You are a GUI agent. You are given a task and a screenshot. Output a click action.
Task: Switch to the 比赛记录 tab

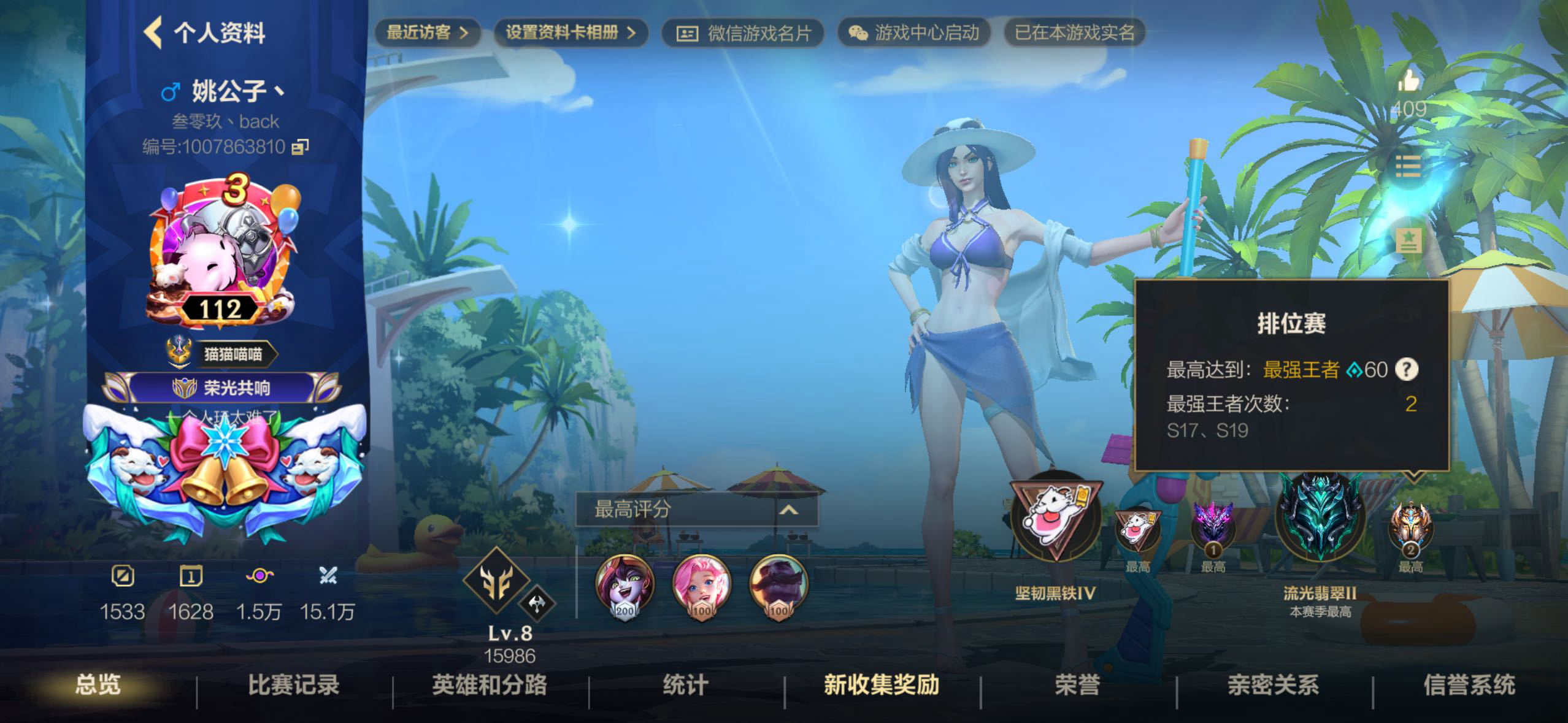(x=293, y=685)
